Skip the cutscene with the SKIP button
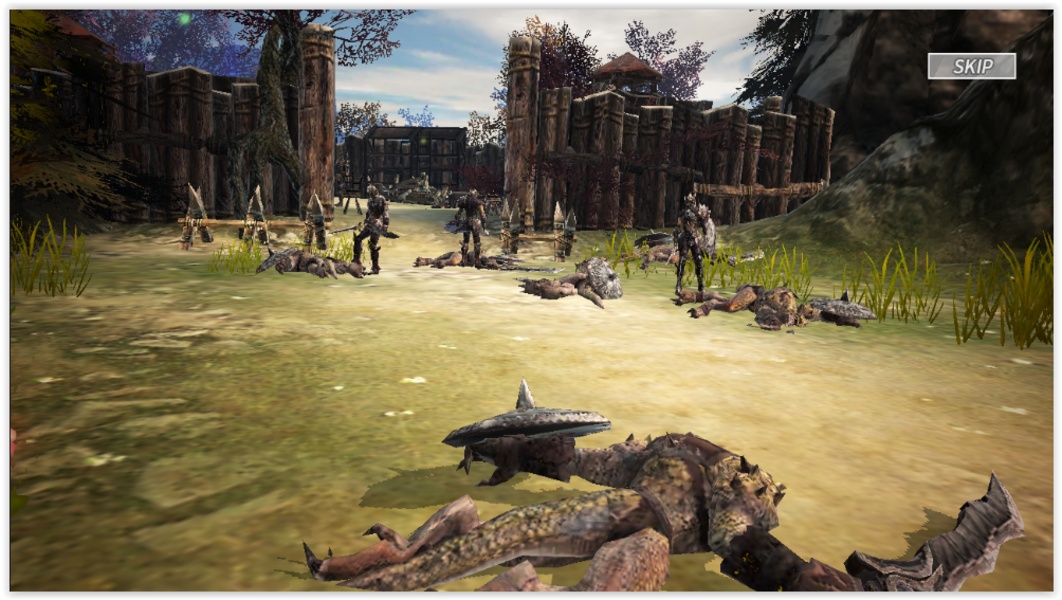Viewport: 1062px width, 600px height. tap(971, 66)
